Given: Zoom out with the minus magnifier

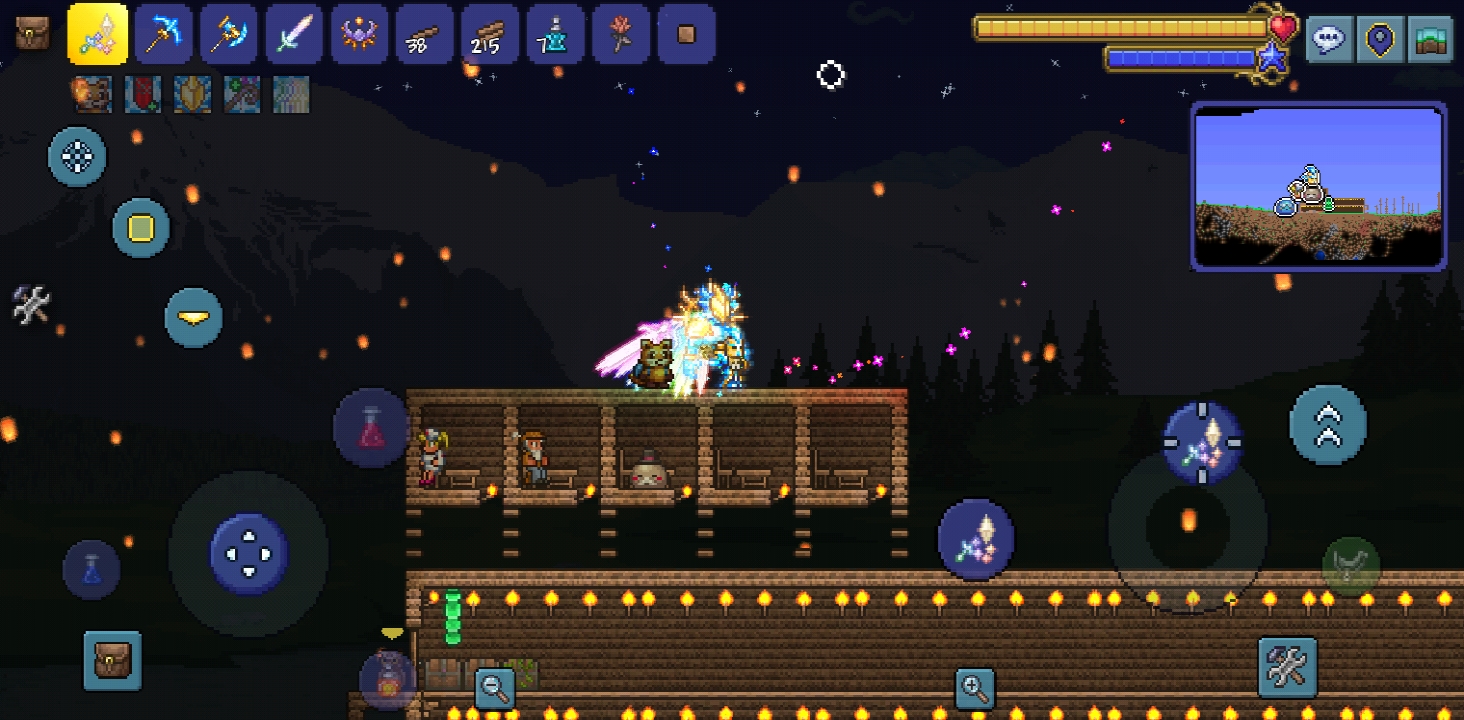Looking at the screenshot, I should point(494,686).
